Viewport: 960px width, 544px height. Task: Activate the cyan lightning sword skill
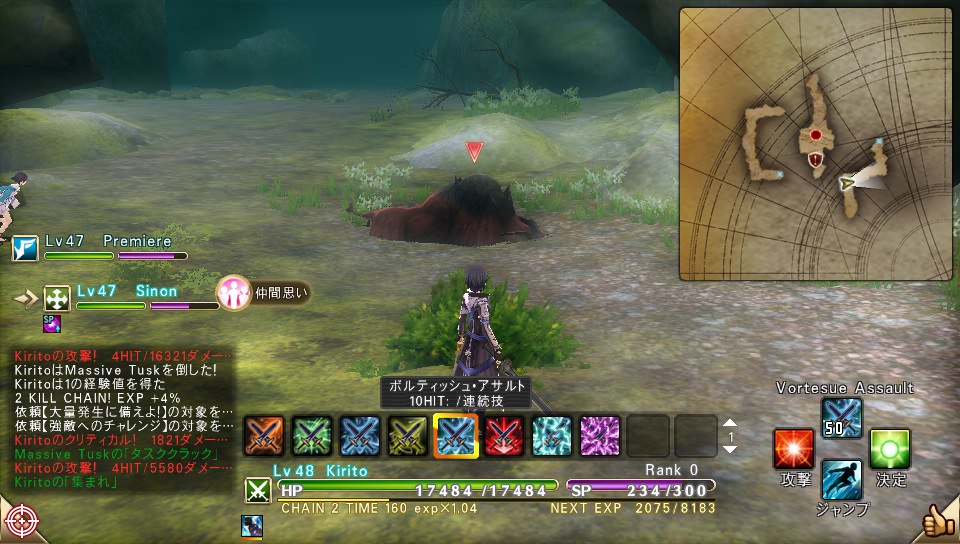click(x=551, y=435)
